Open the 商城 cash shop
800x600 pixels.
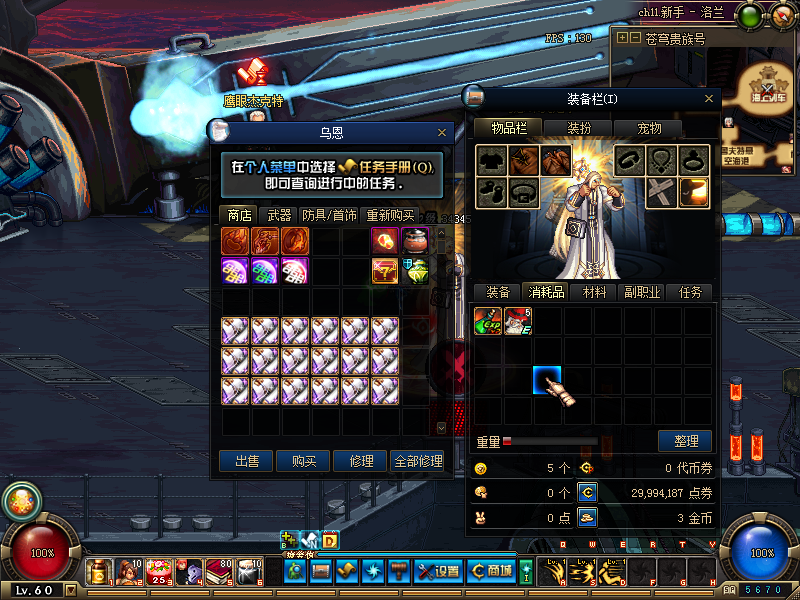[x=492, y=571]
